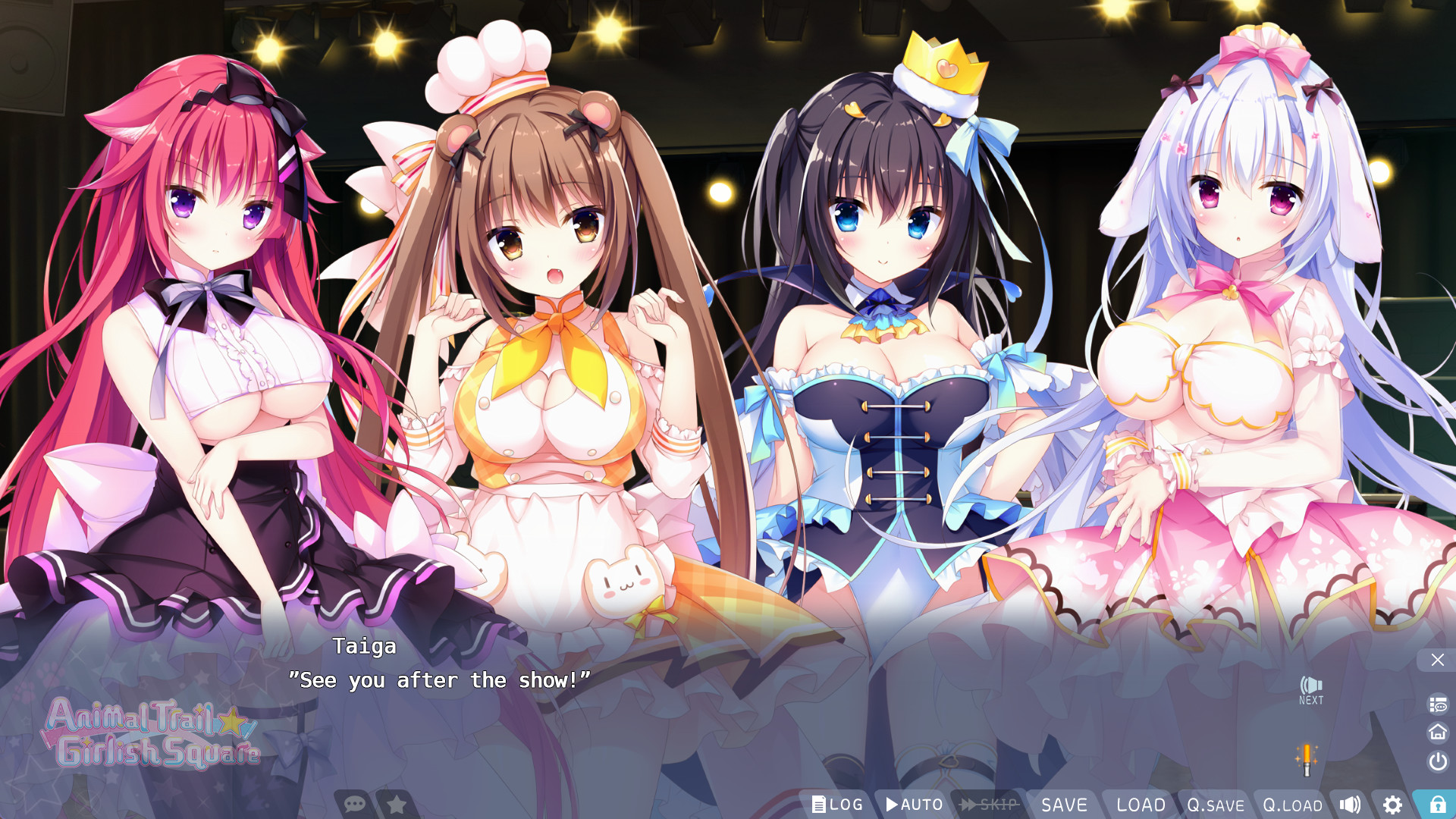Select the glowstick icon above the toolbar
The height and width of the screenshot is (819, 1456).
click(x=1307, y=758)
